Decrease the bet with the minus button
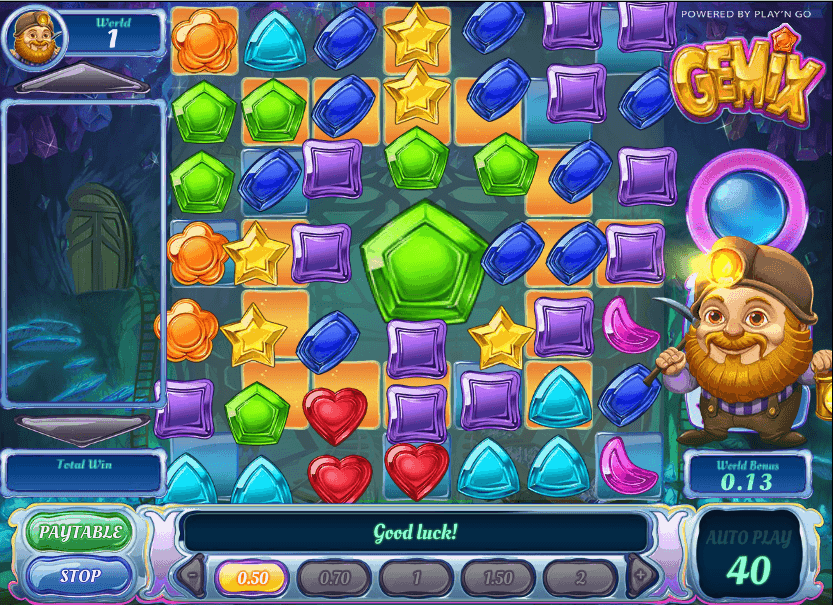 (192, 577)
